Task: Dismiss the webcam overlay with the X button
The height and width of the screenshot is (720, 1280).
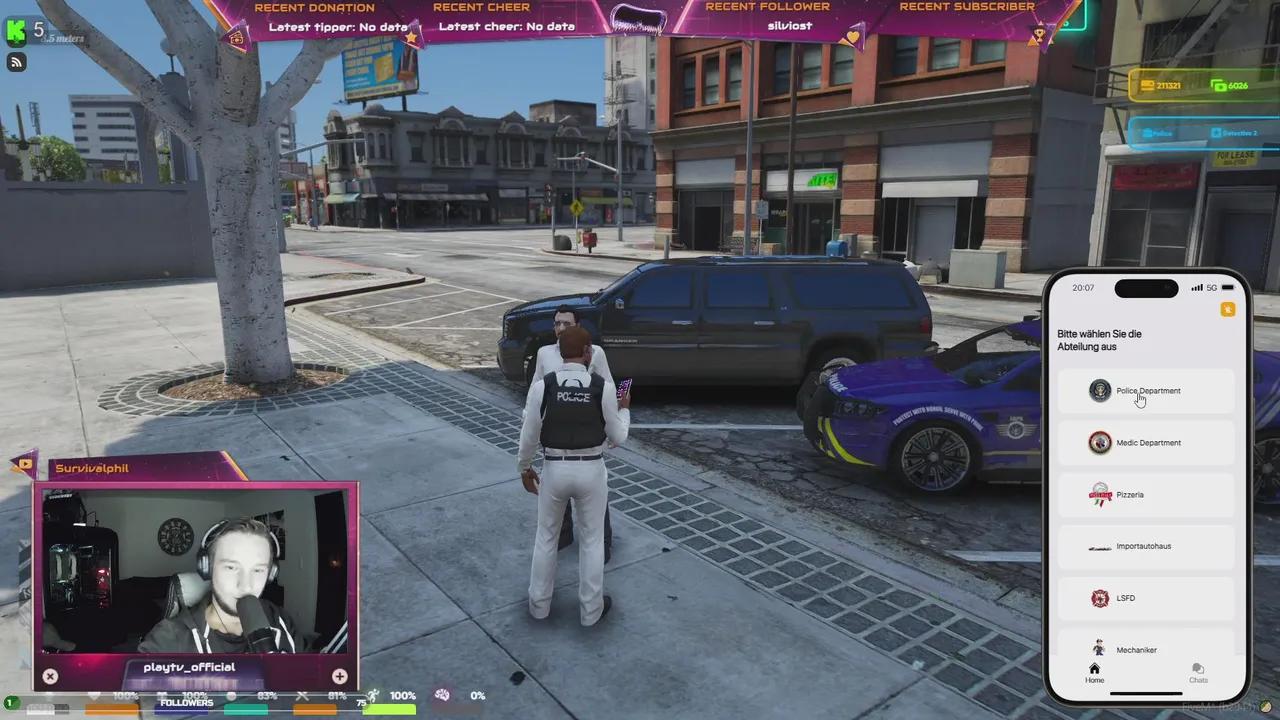Action: click(50, 676)
